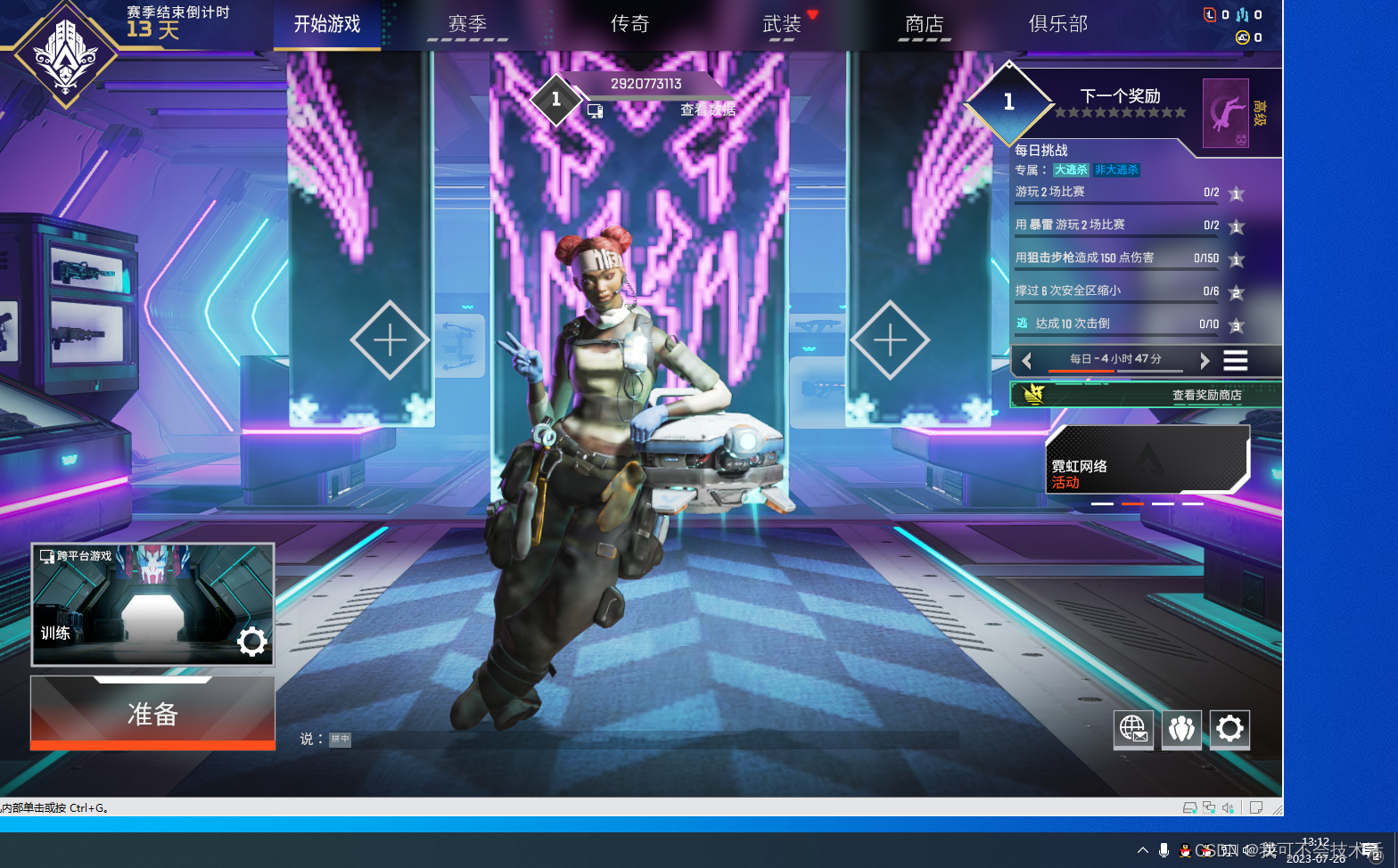Select the 俱乐部 tab
Viewport: 1398px width, 868px height.
(x=1058, y=24)
